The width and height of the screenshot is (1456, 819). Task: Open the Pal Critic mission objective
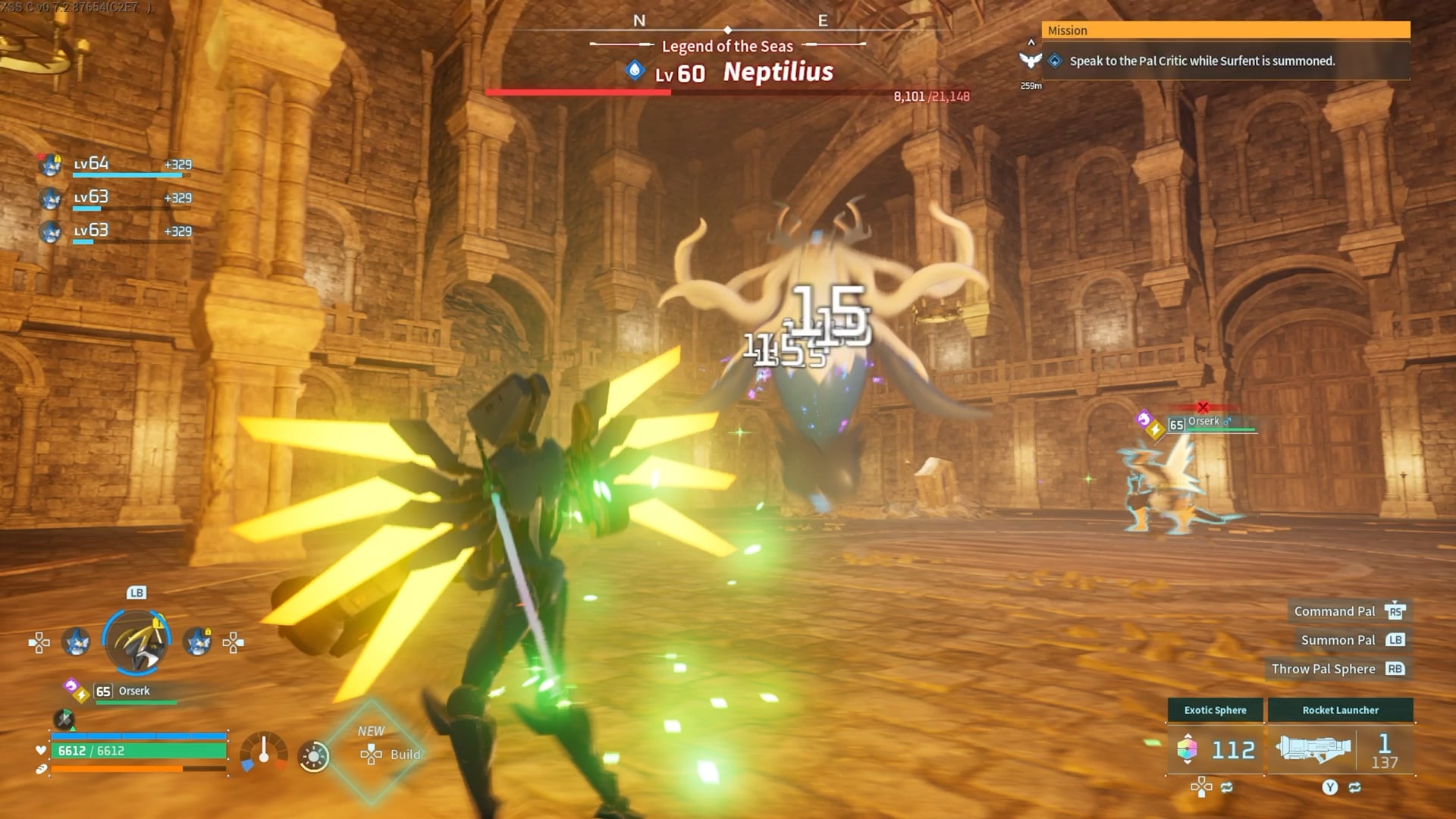tap(1202, 61)
